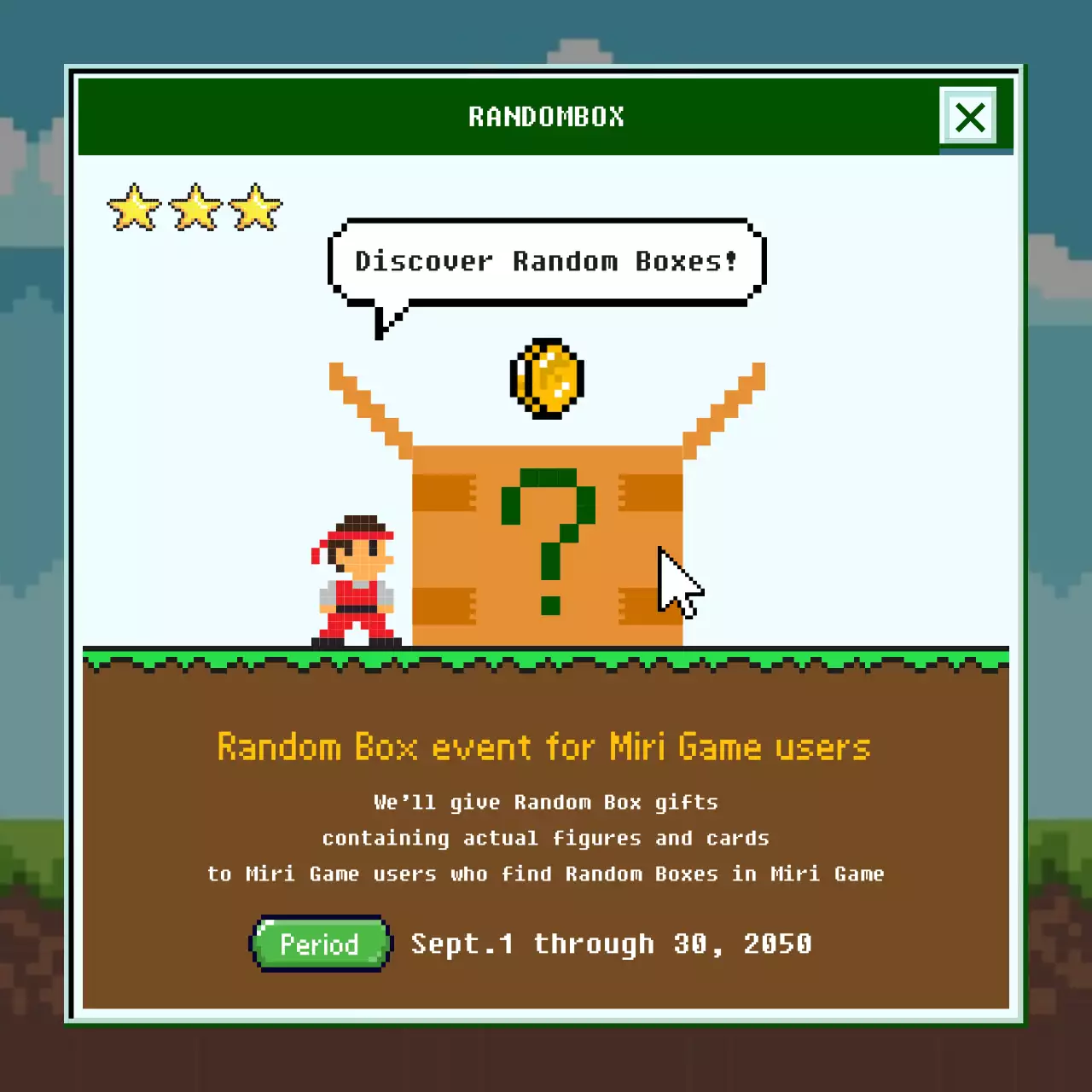Click the RANDOMBOX title bar

coord(546,117)
